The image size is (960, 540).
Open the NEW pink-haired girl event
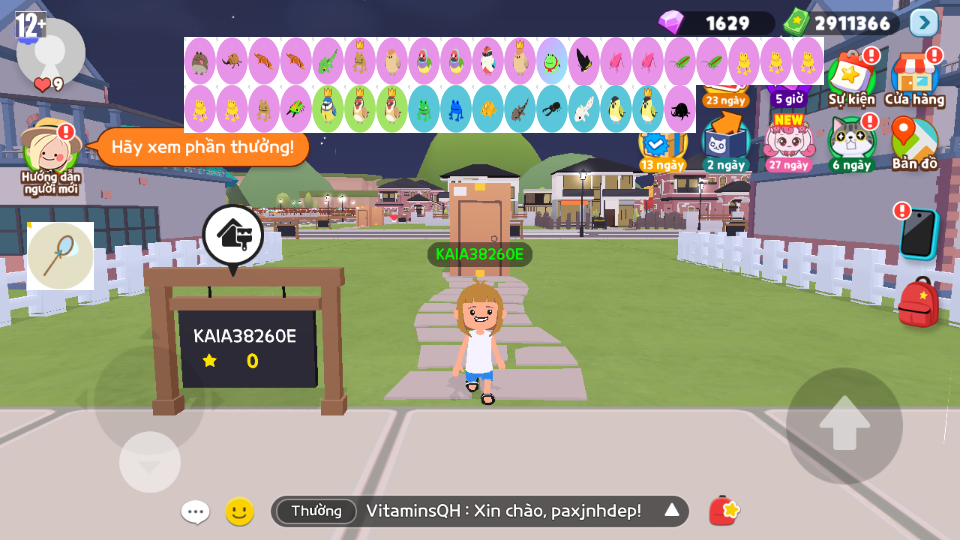788,142
